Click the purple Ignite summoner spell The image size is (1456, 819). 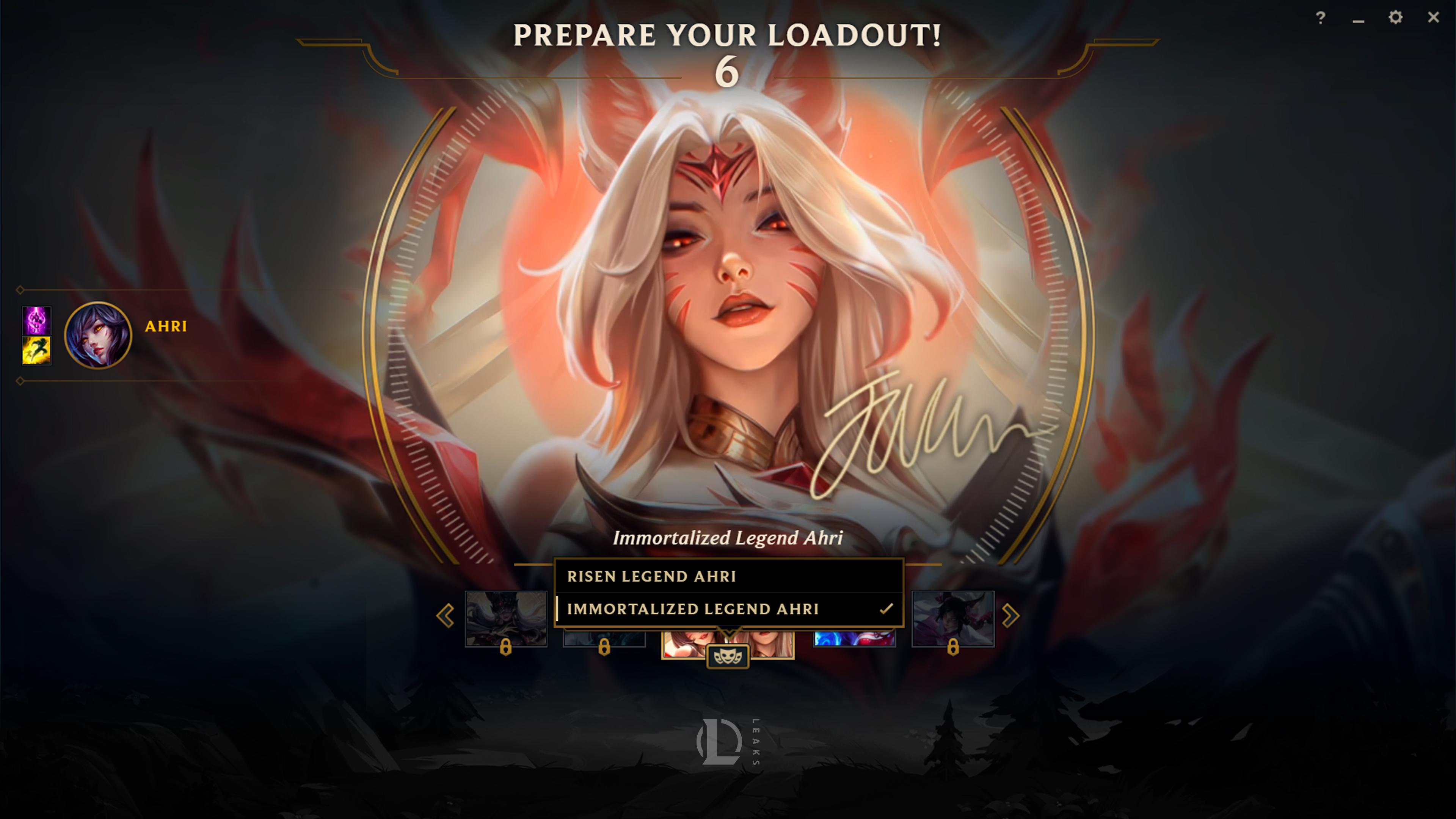(x=36, y=320)
